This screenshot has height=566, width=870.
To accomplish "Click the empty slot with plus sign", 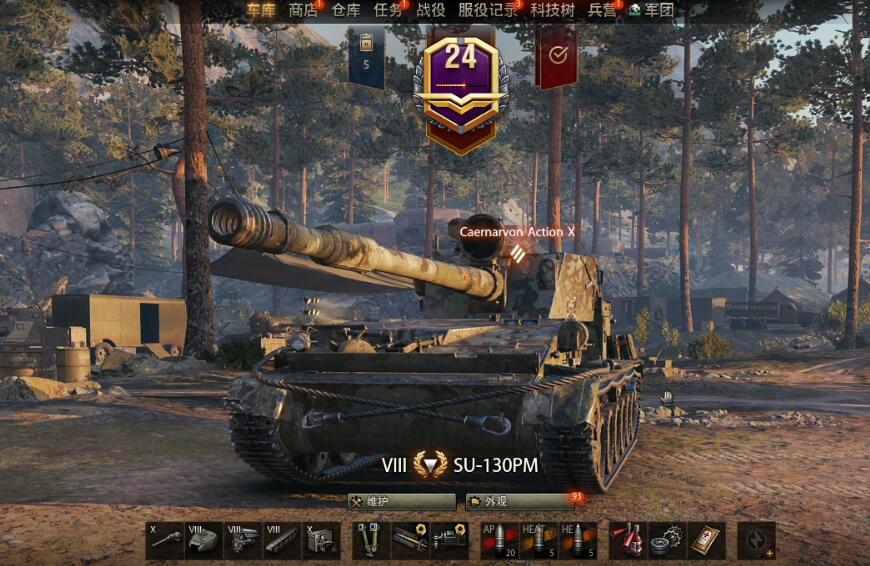I will (x=757, y=540).
